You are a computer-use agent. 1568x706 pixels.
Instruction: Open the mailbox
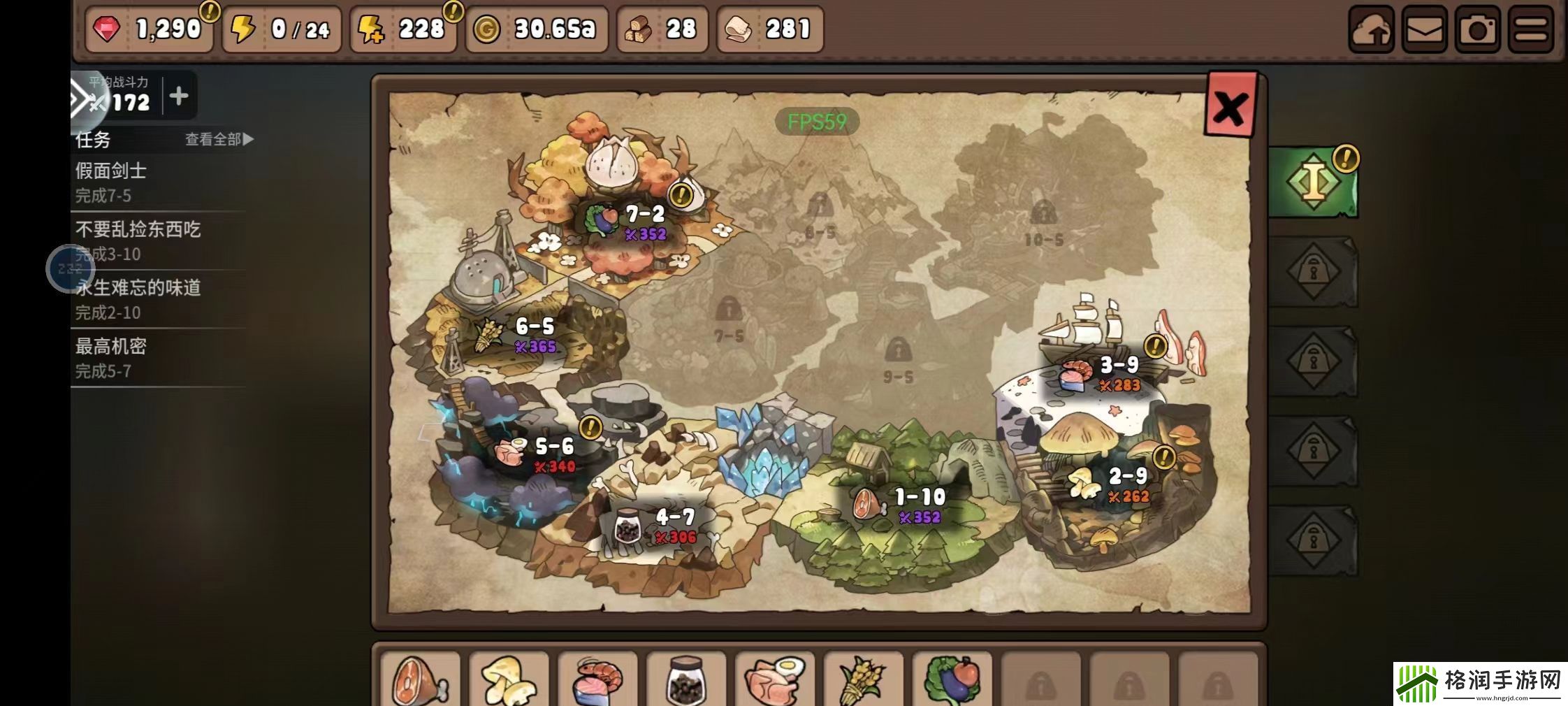1424,30
